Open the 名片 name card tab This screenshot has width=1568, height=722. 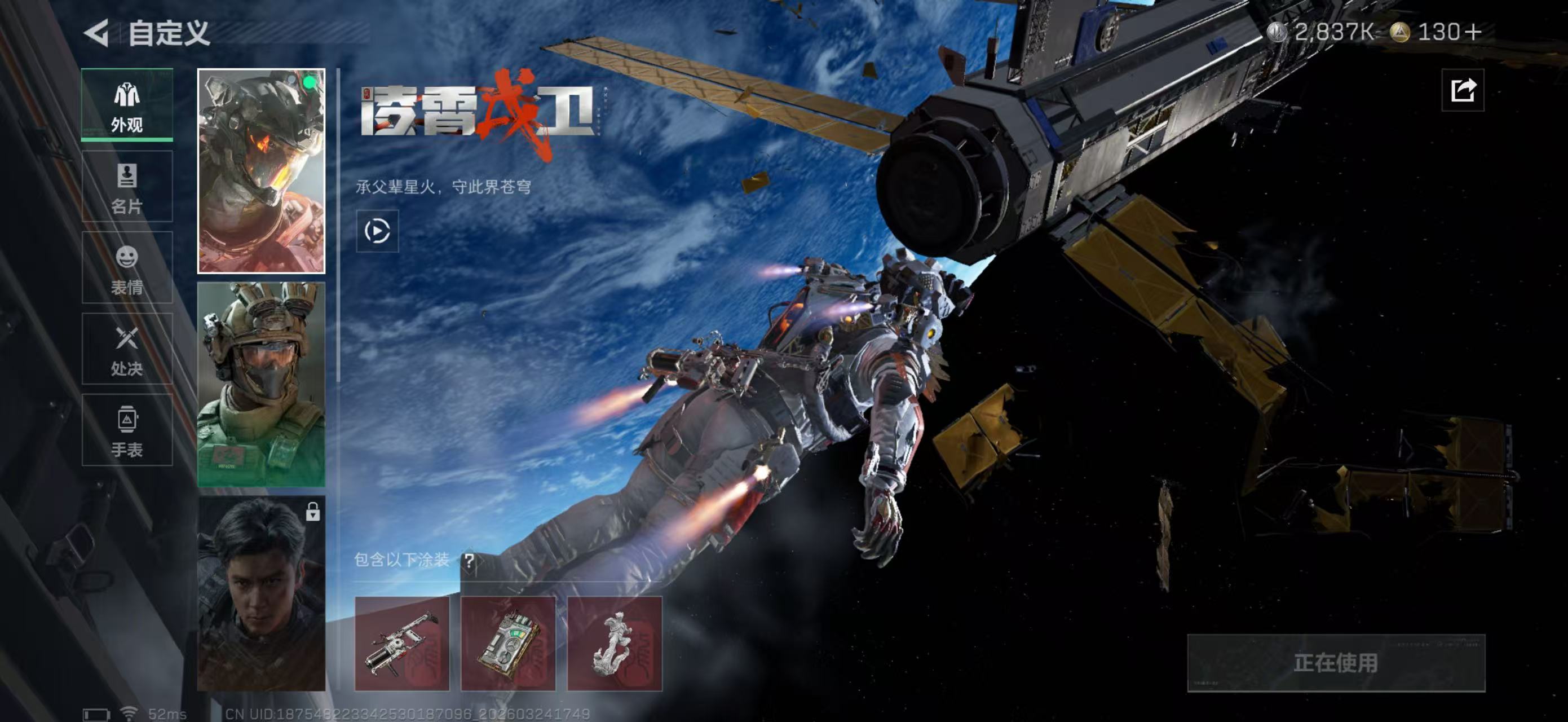coord(127,186)
